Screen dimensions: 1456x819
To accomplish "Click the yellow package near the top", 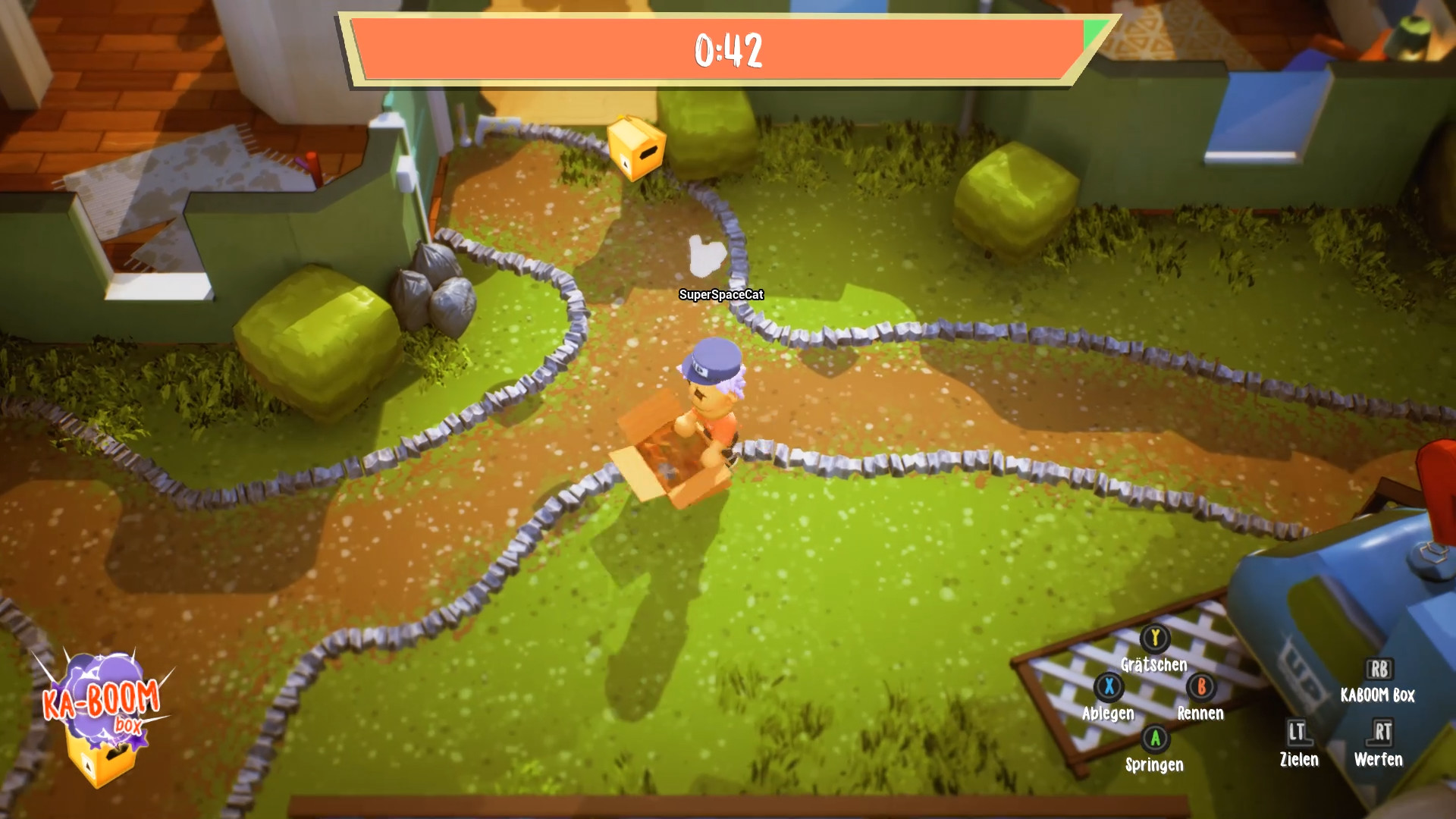I will click(x=635, y=148).
